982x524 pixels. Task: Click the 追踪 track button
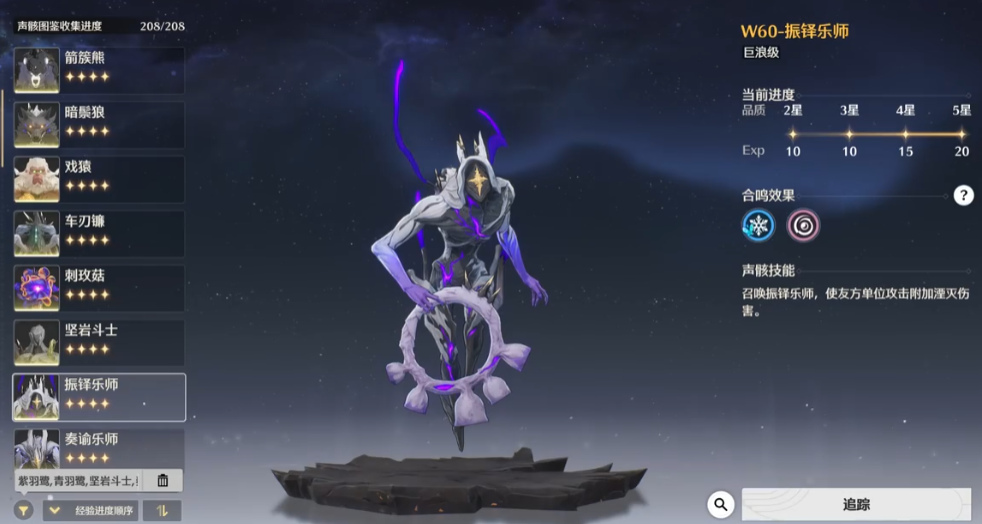pos(855,505)
